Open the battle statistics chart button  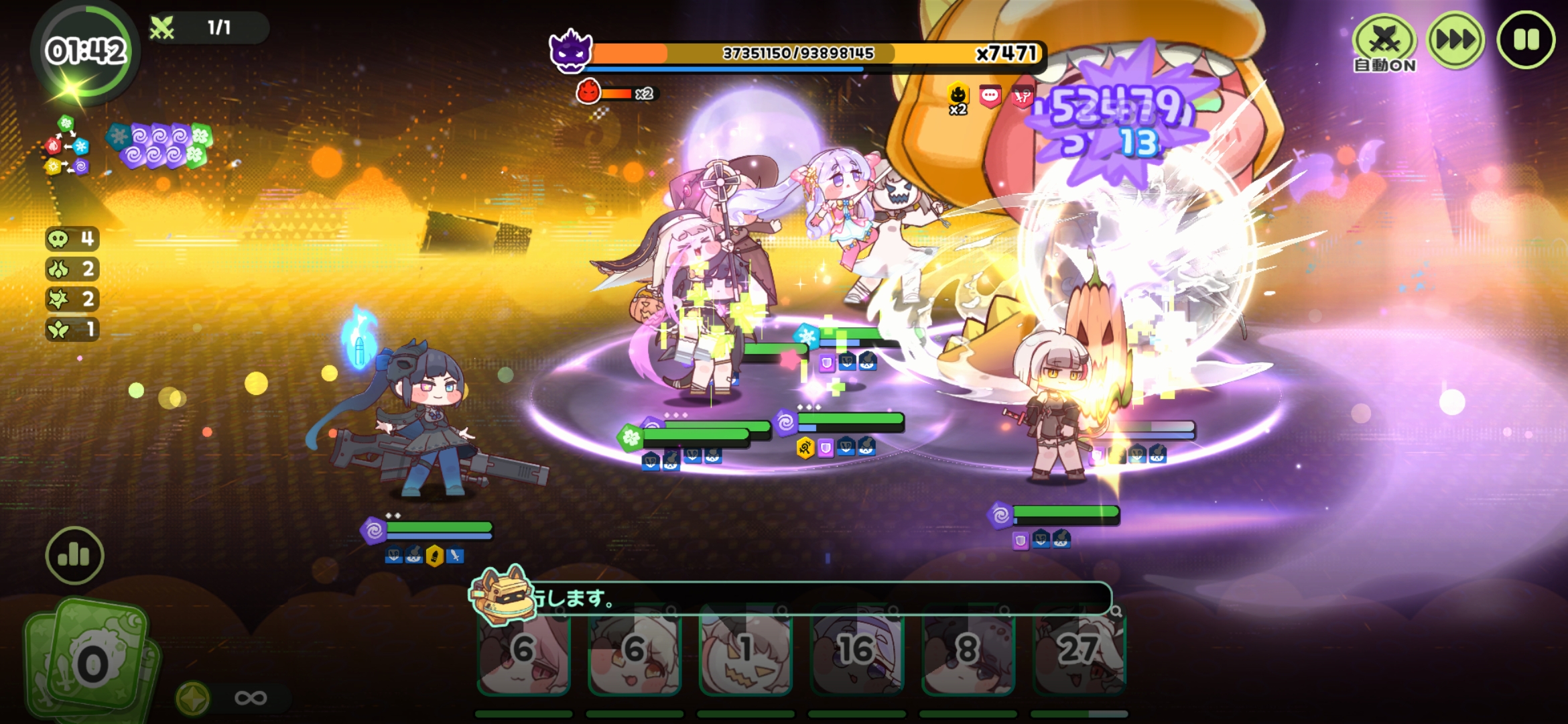(x=74, y=555)
